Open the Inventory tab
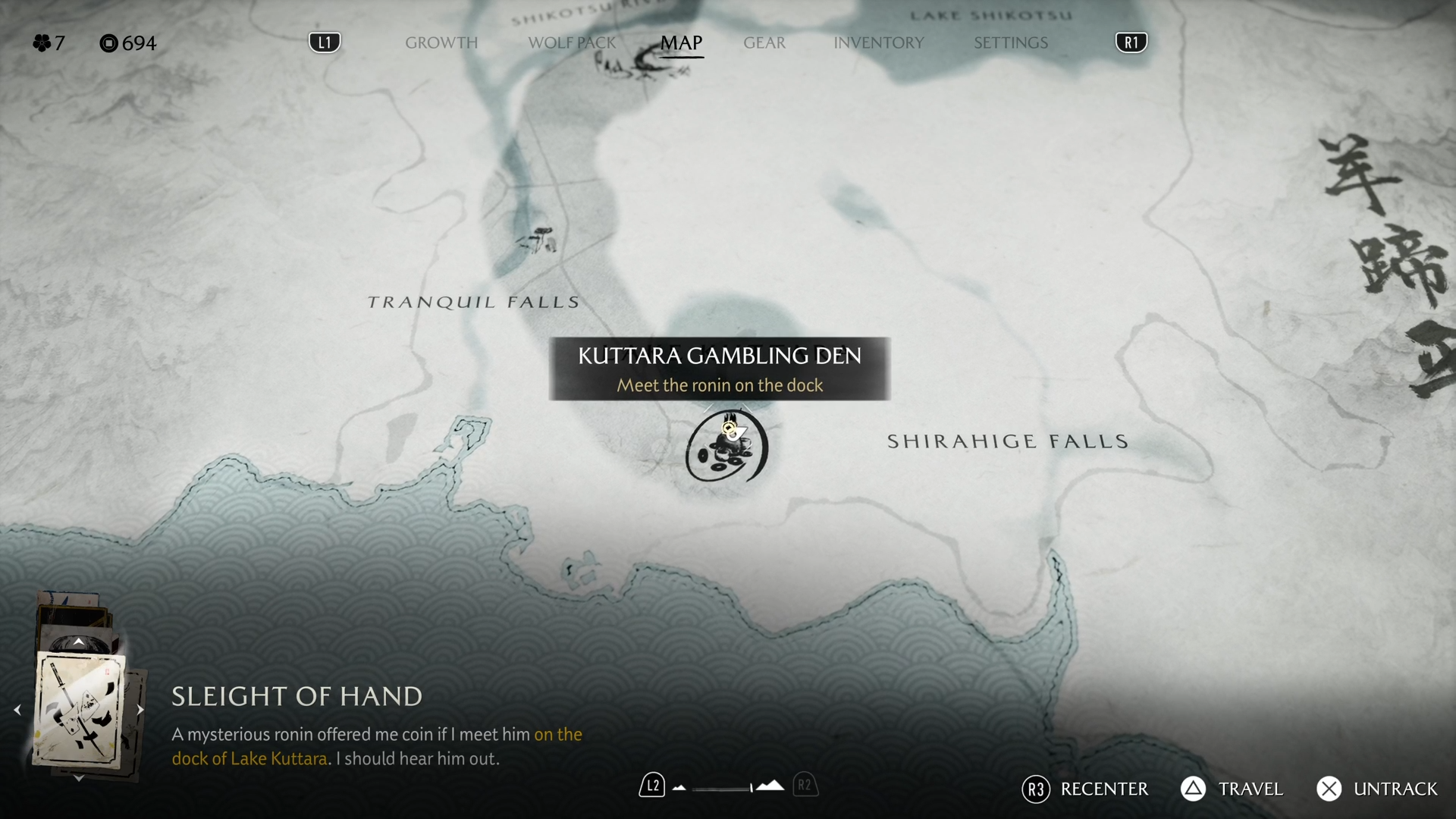This screenshot has width=1456, height=819. (x=878, y=42)
